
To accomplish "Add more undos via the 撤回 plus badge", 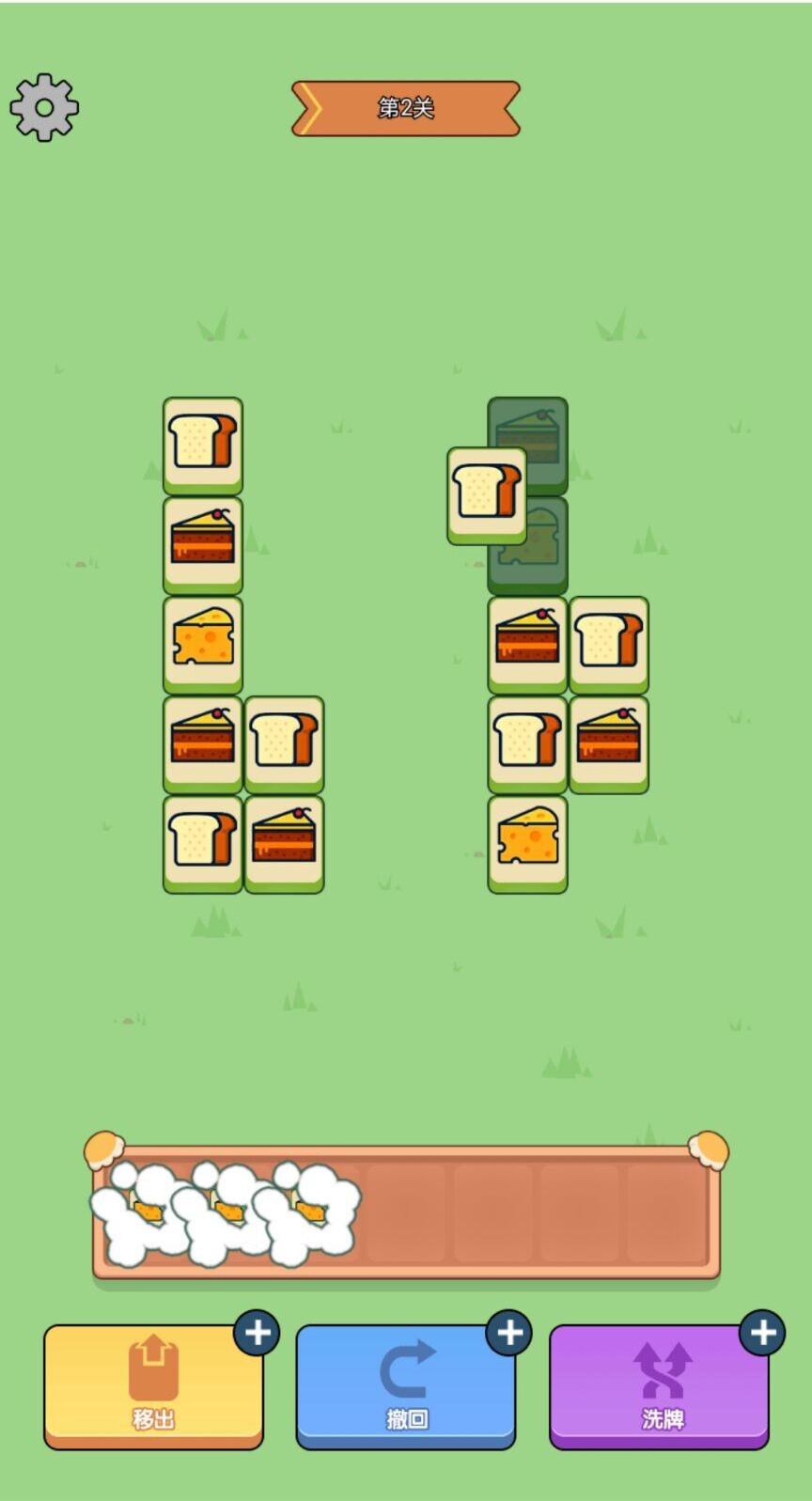I will (x=509, y=1333).
